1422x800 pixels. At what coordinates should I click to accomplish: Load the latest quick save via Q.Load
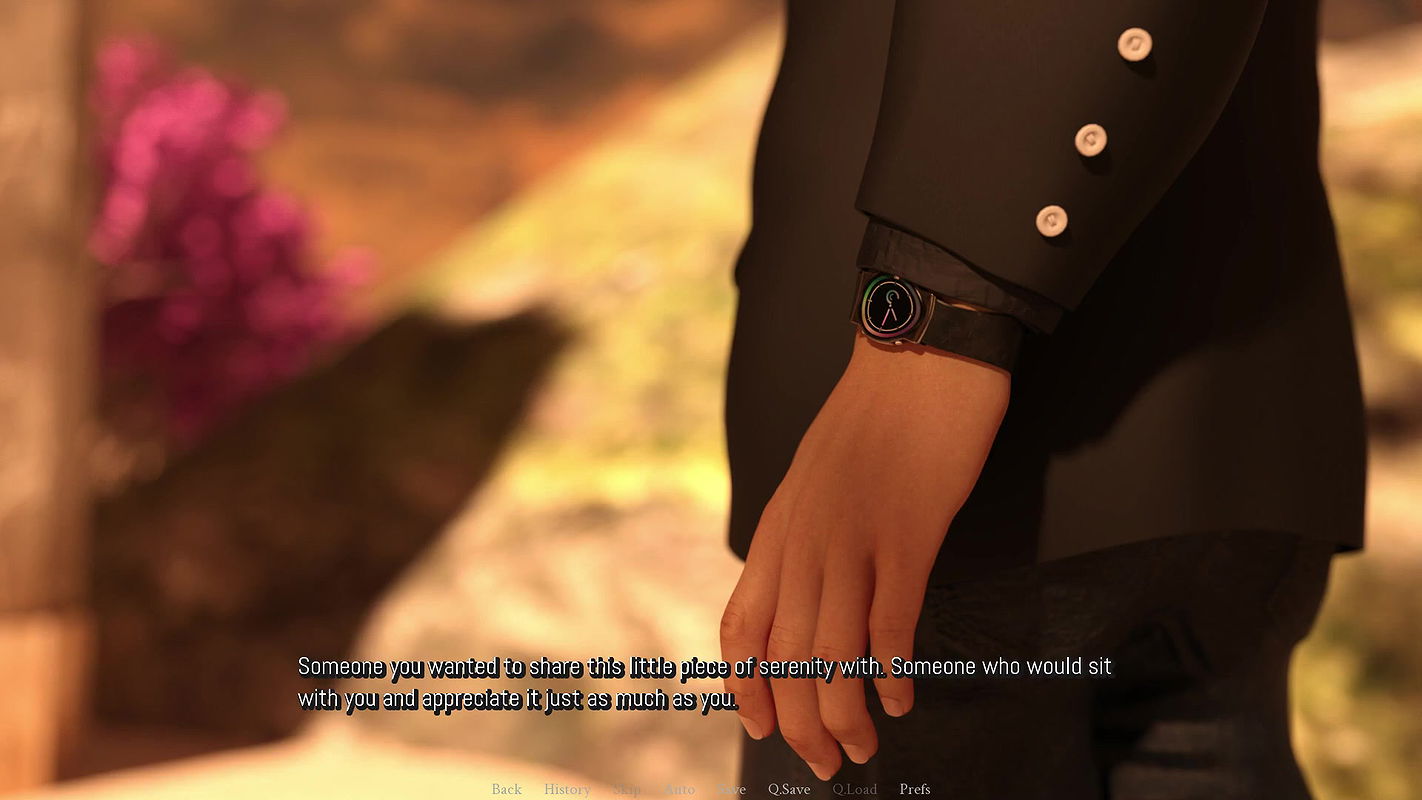pyautogui.click(x=855, y=789)
